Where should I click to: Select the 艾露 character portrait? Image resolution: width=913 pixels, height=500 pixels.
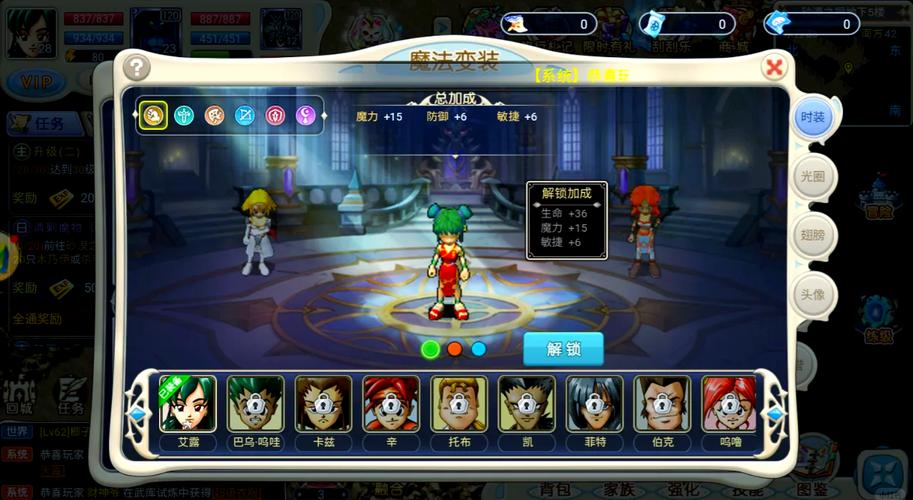click(188, 404)
